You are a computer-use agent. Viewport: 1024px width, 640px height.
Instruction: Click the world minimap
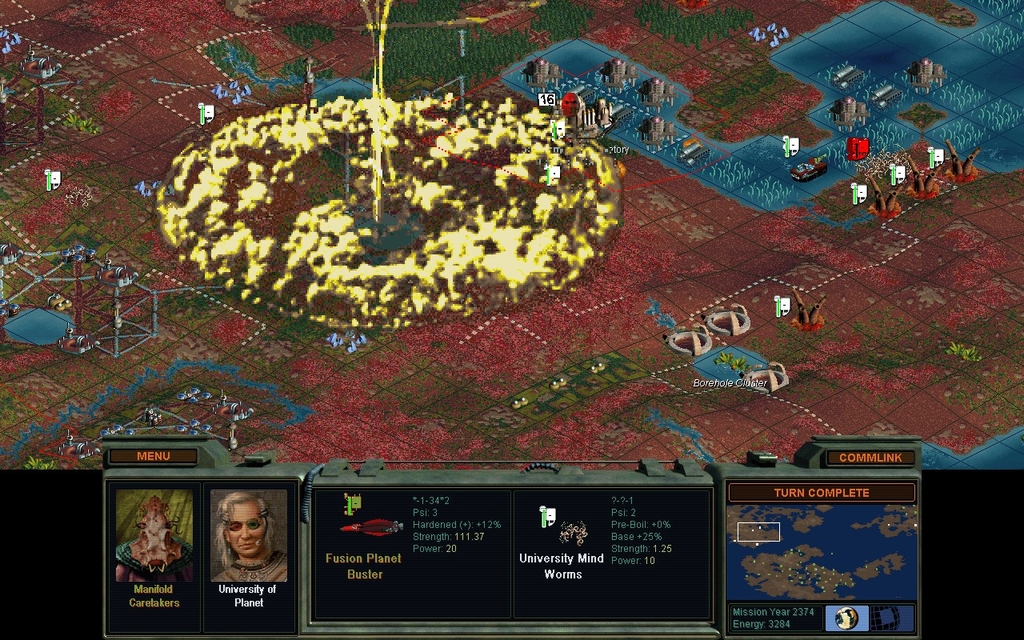click(820, 552)
